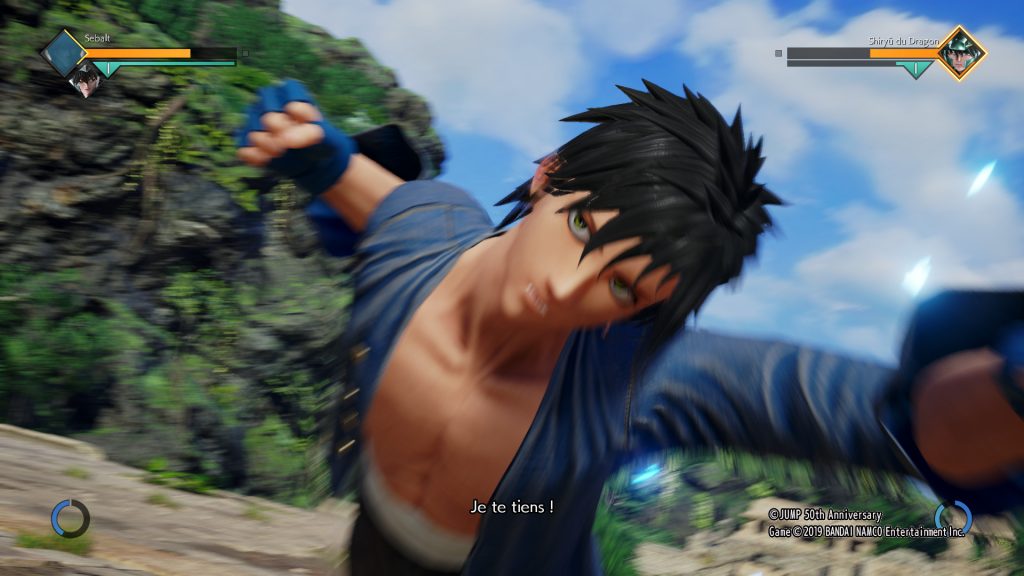Select Shiryū du Dragon's opponent portrait
The height and width of the screenshot is (576, 1024).
click(x=961, y=53)
